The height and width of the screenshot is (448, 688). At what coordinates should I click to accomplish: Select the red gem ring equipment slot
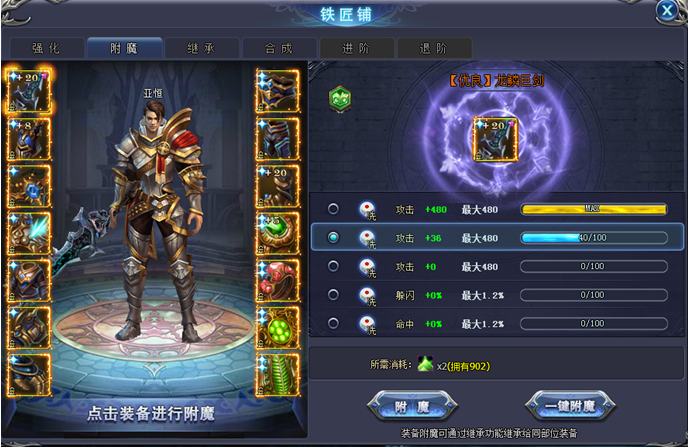pos(277,280)
